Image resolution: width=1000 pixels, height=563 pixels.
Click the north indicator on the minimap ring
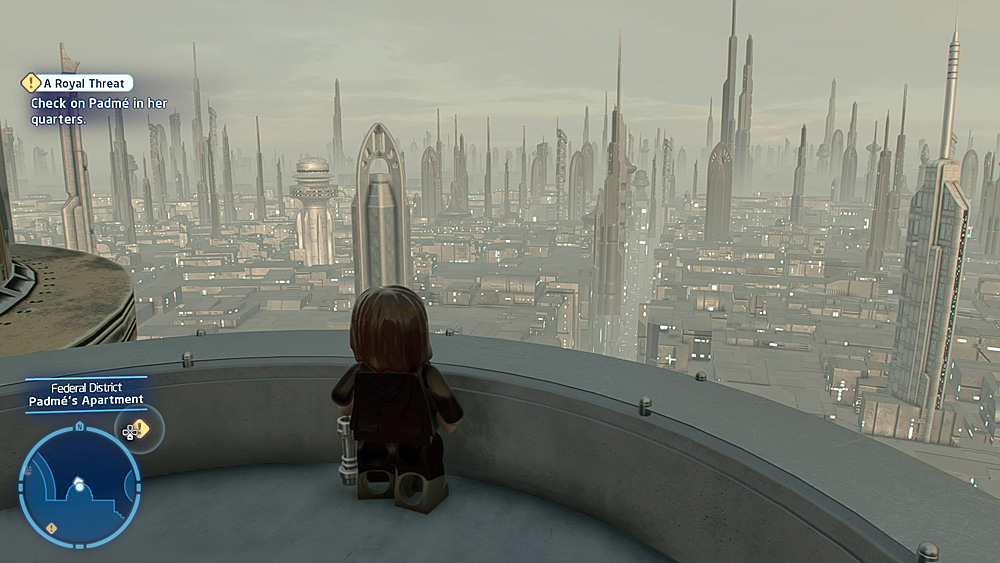pyautogui.click(x=79, y=427)
